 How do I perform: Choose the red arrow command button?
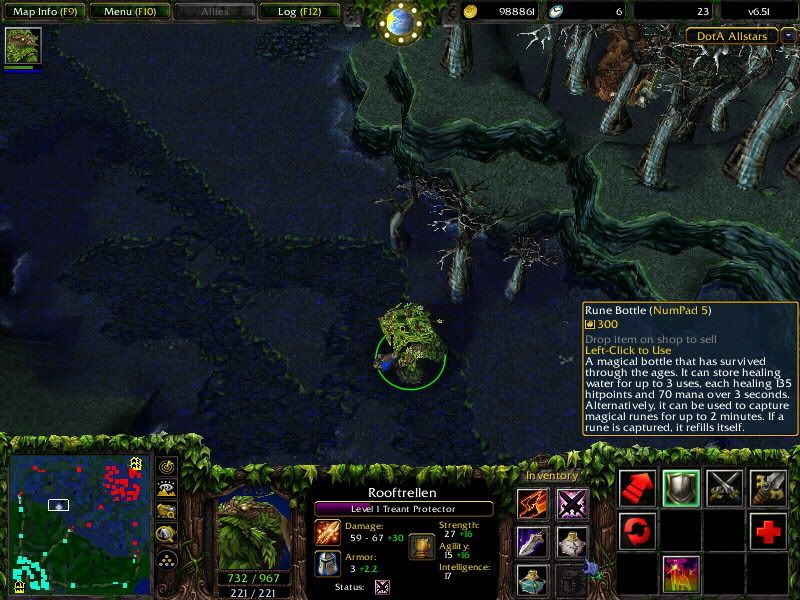pos(638,487)
